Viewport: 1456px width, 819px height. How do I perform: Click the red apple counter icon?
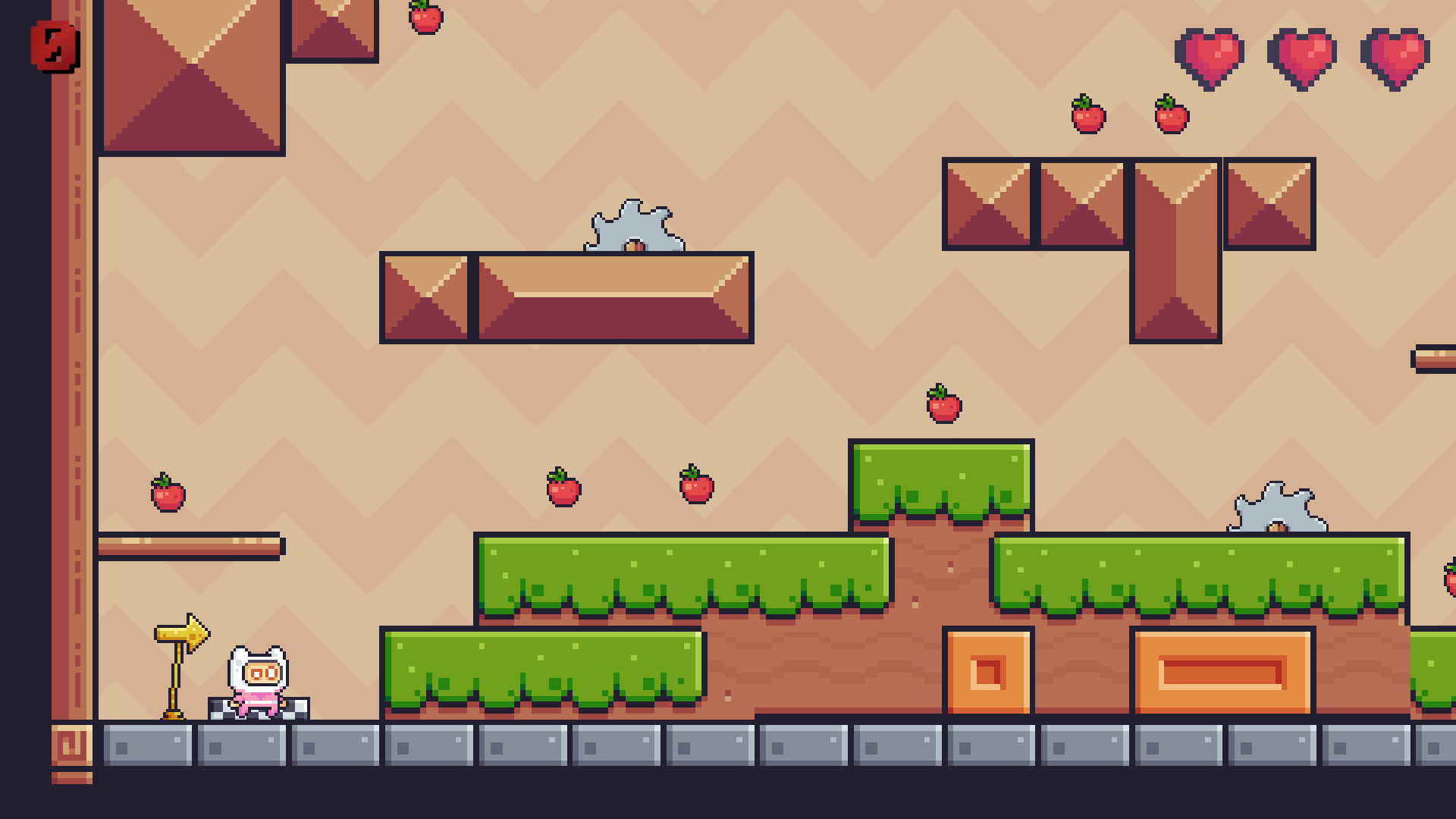(53, 45)
